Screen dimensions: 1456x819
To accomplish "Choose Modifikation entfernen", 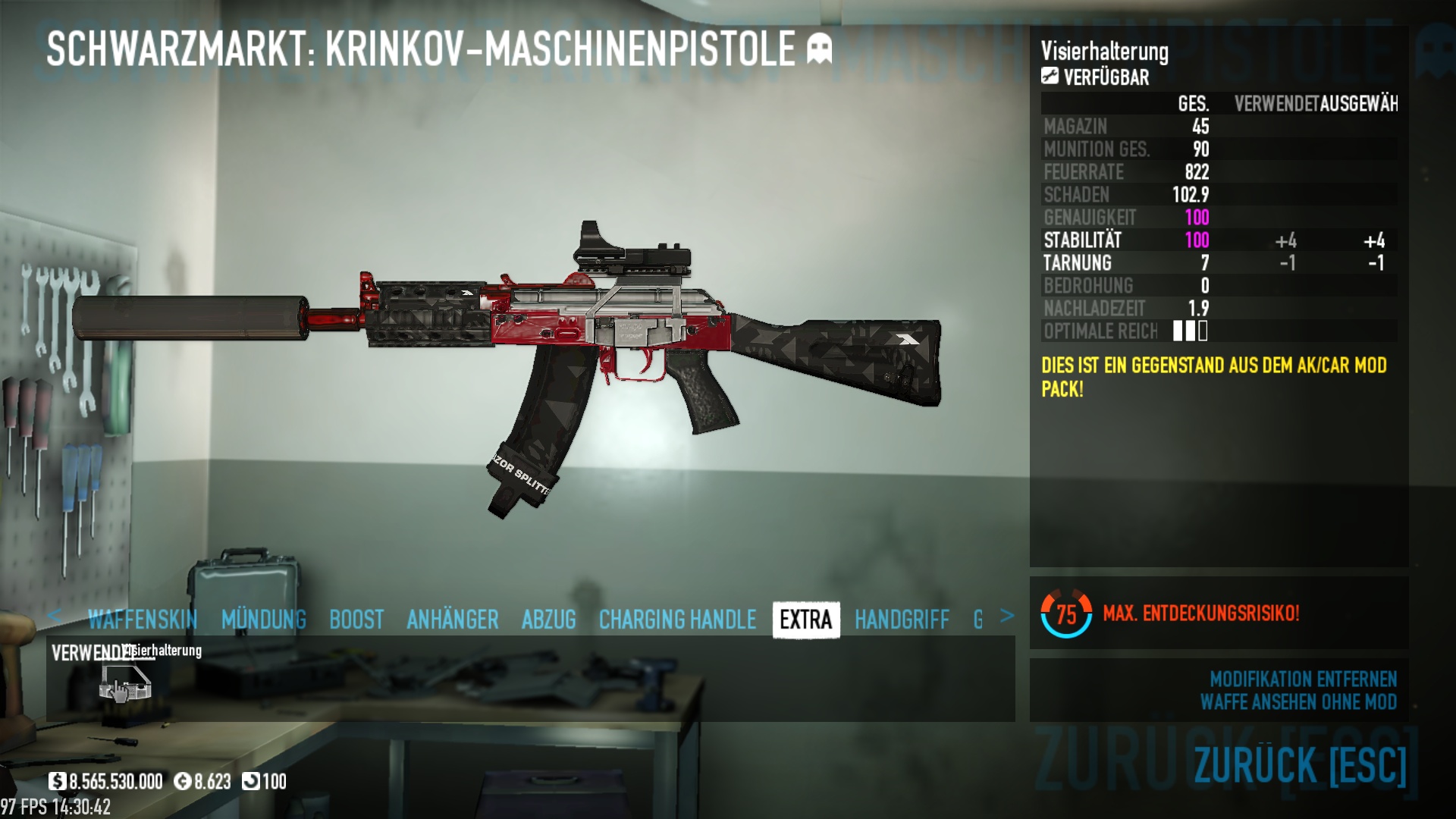I will point(1303,679).
